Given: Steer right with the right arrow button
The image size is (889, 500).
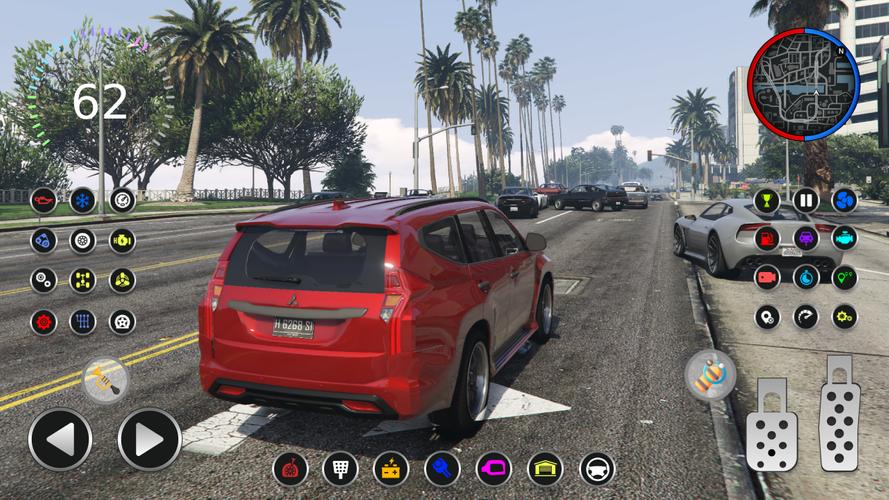Looking at the screenshot, I should [x=149, y=439].
